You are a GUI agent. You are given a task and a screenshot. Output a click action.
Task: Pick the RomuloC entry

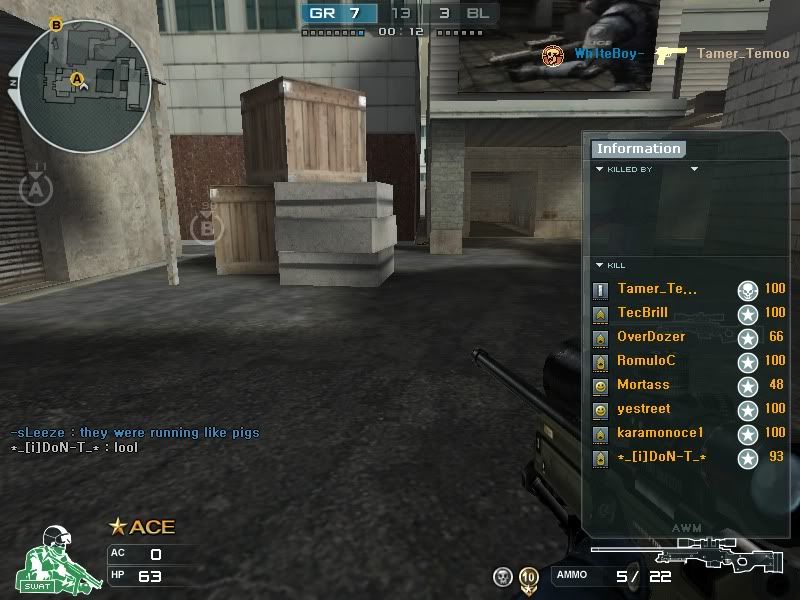[x=646, y=361]
